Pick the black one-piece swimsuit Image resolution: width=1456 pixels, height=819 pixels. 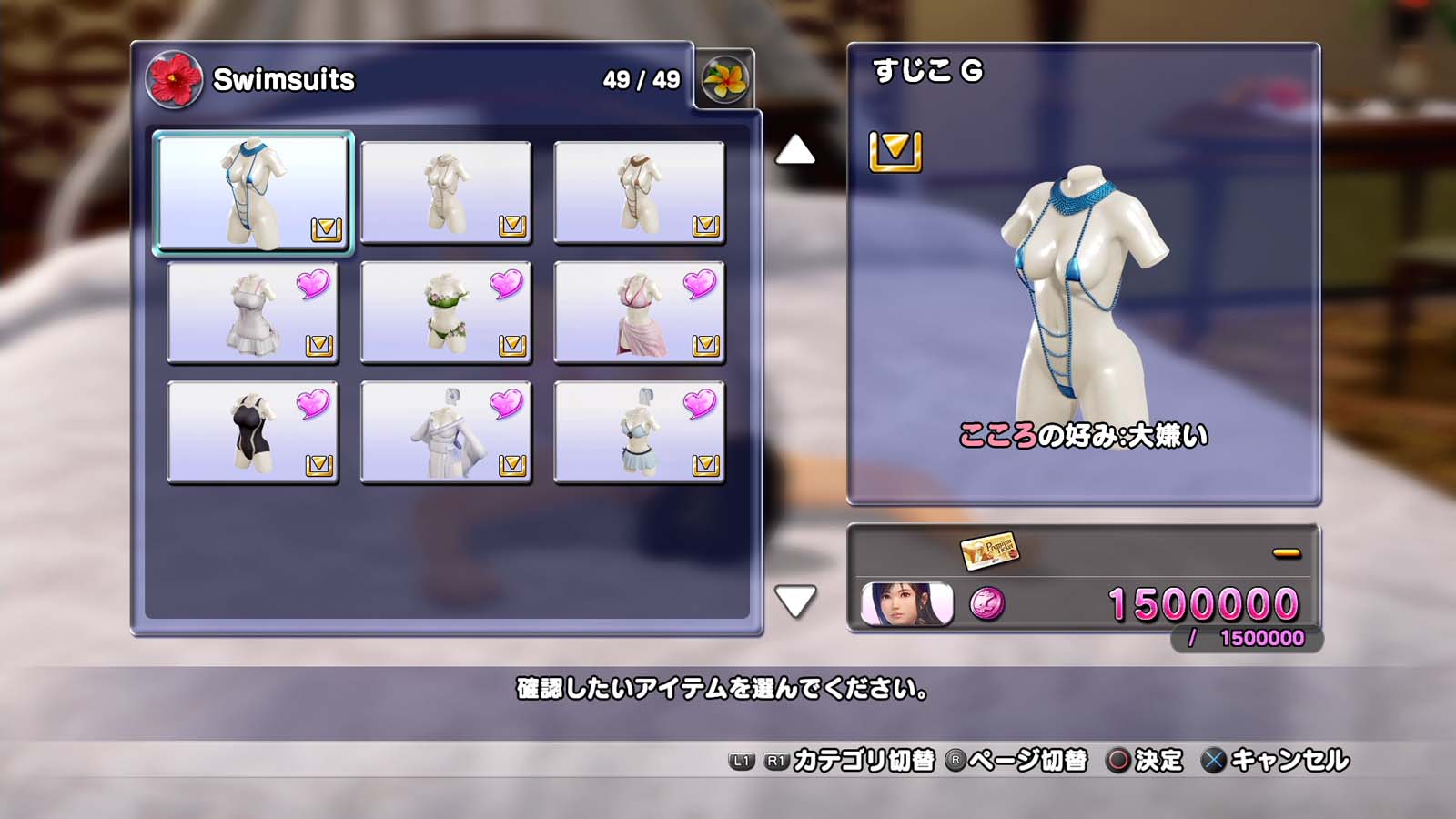[253, 432]
